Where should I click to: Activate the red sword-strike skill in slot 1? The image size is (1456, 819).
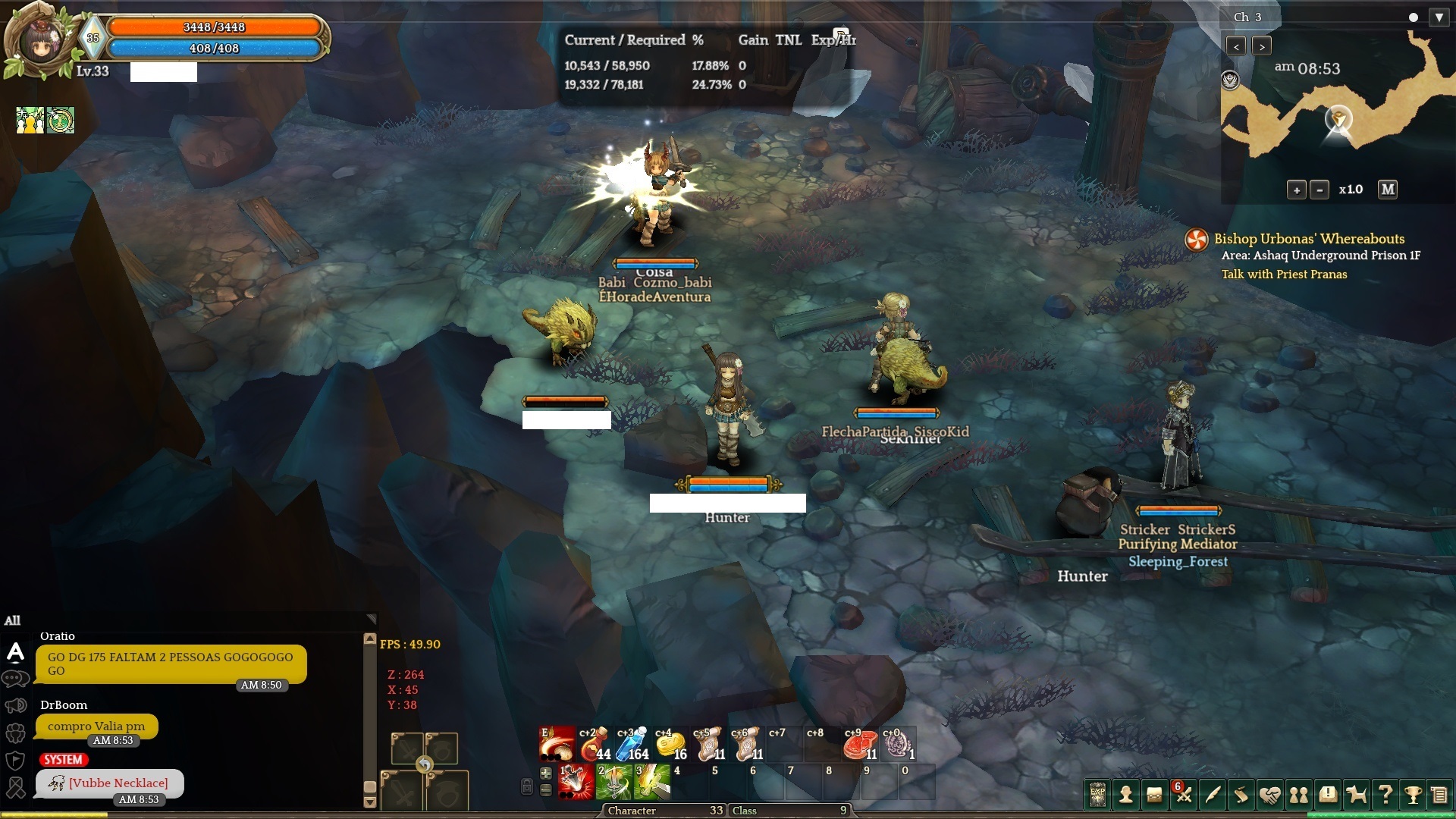[576, 782]
